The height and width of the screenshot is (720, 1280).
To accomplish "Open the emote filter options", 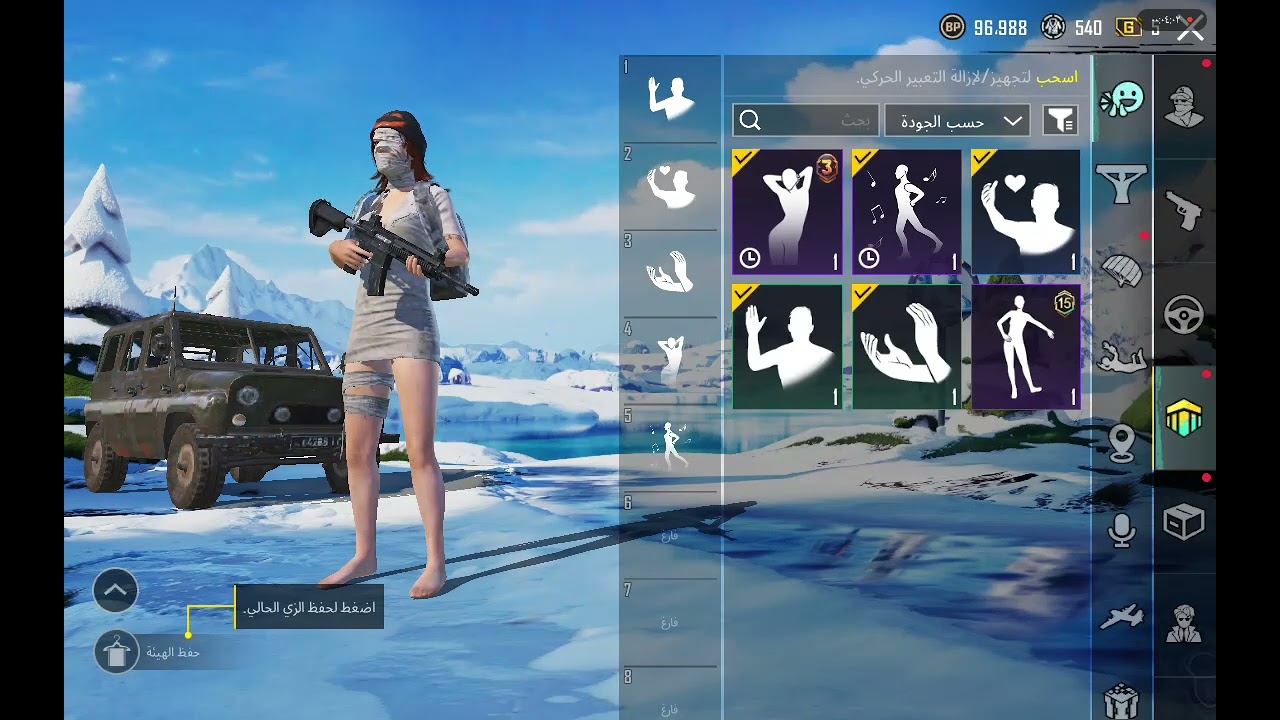I will tap(1060, 121).
